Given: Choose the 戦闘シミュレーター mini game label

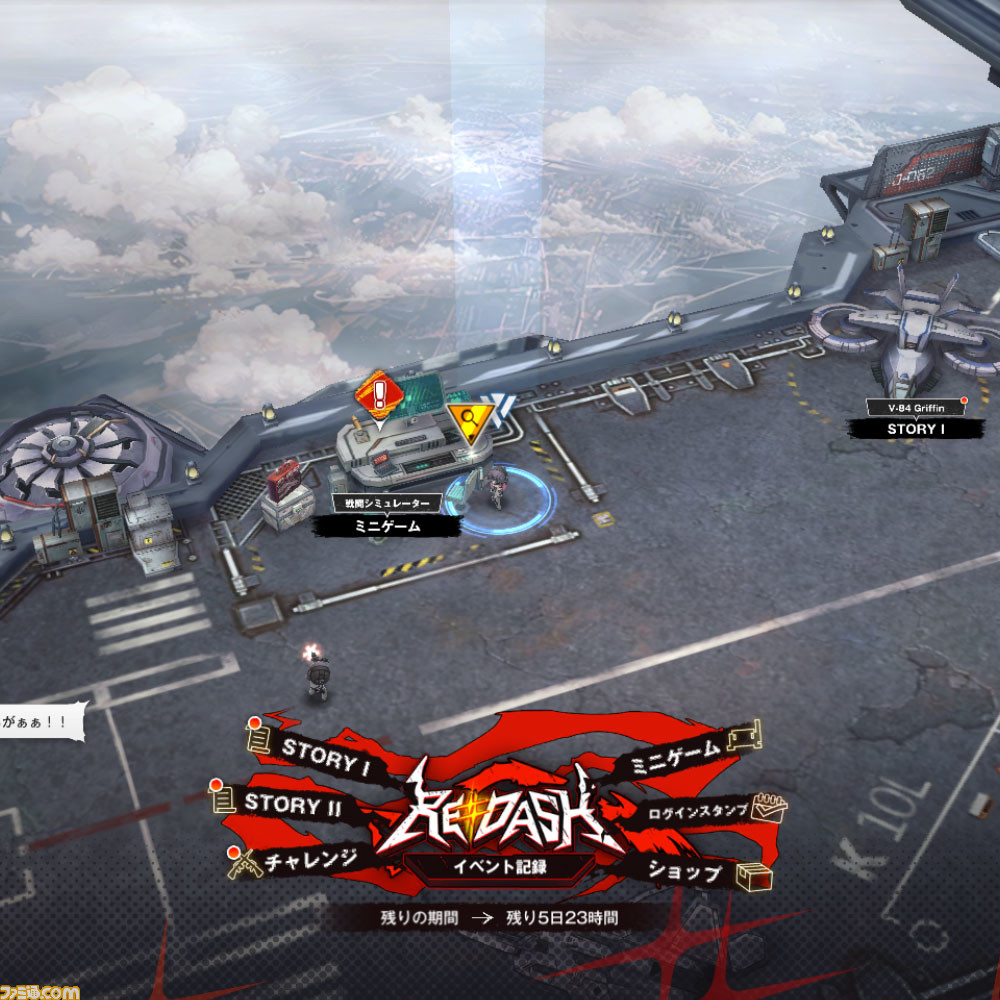Looking at the screenshot, I should tap(387, 525).
